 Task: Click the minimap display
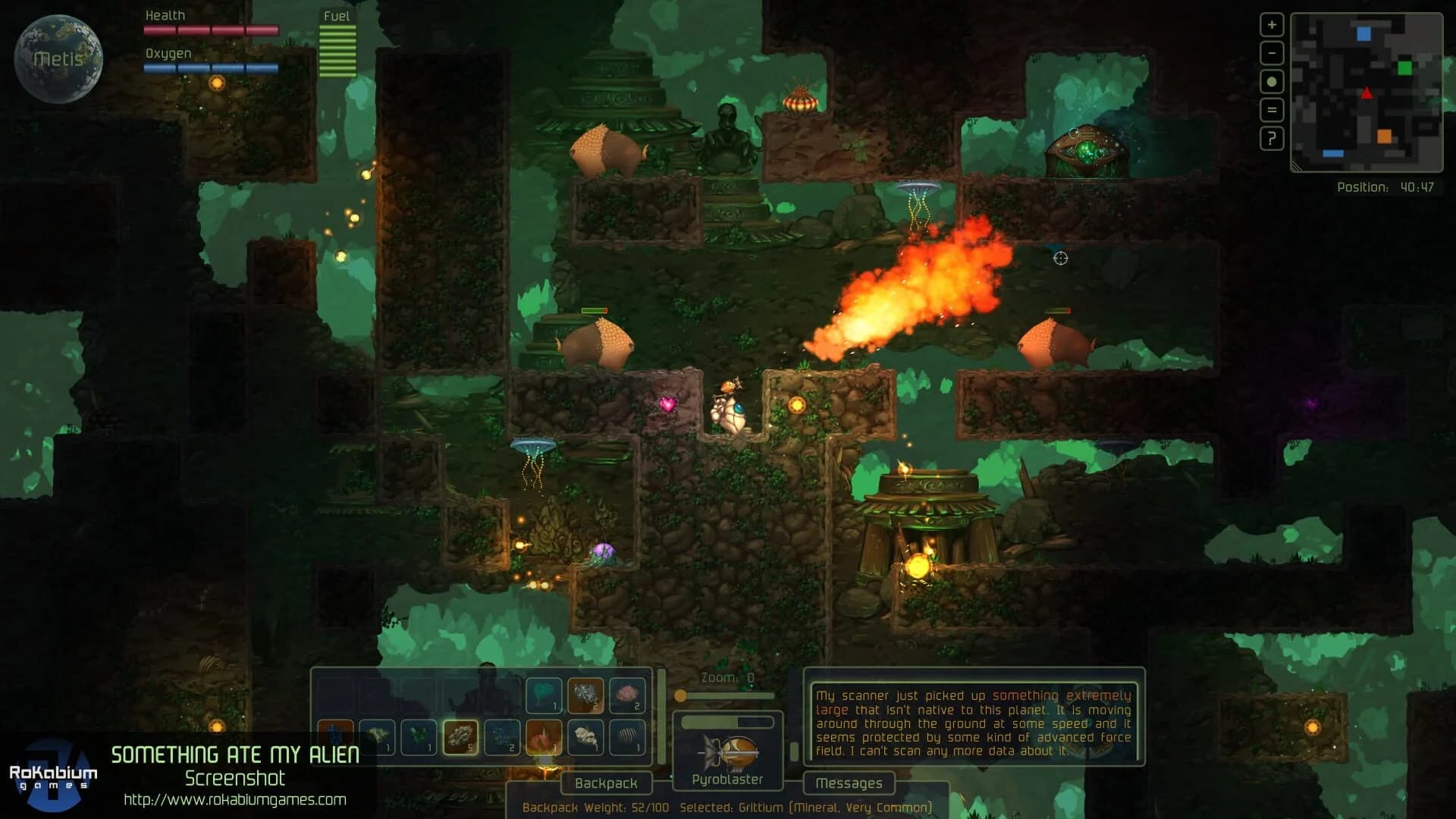pyautogui.click(x=1366, y=93)
